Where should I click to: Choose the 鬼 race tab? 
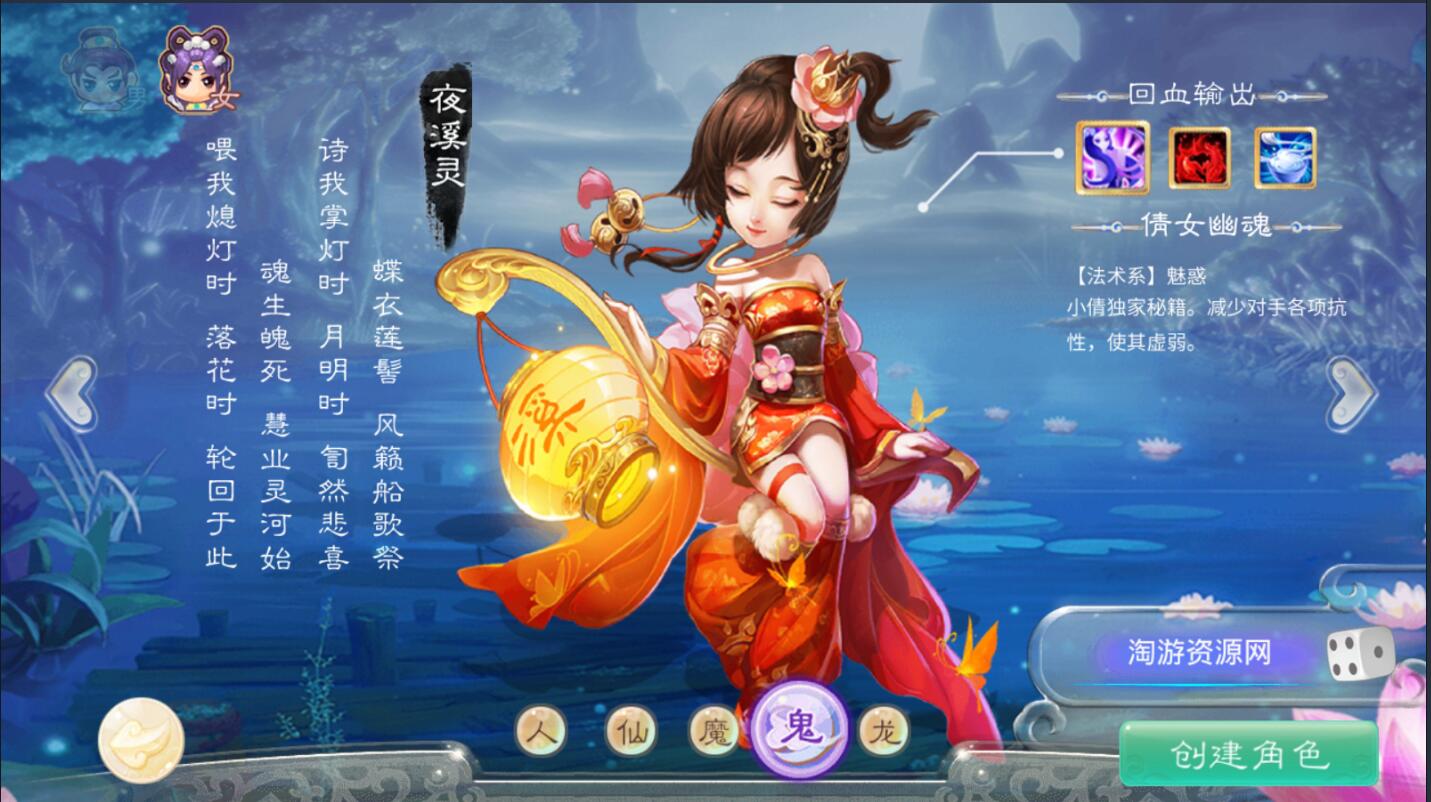(x=799, y=729)
